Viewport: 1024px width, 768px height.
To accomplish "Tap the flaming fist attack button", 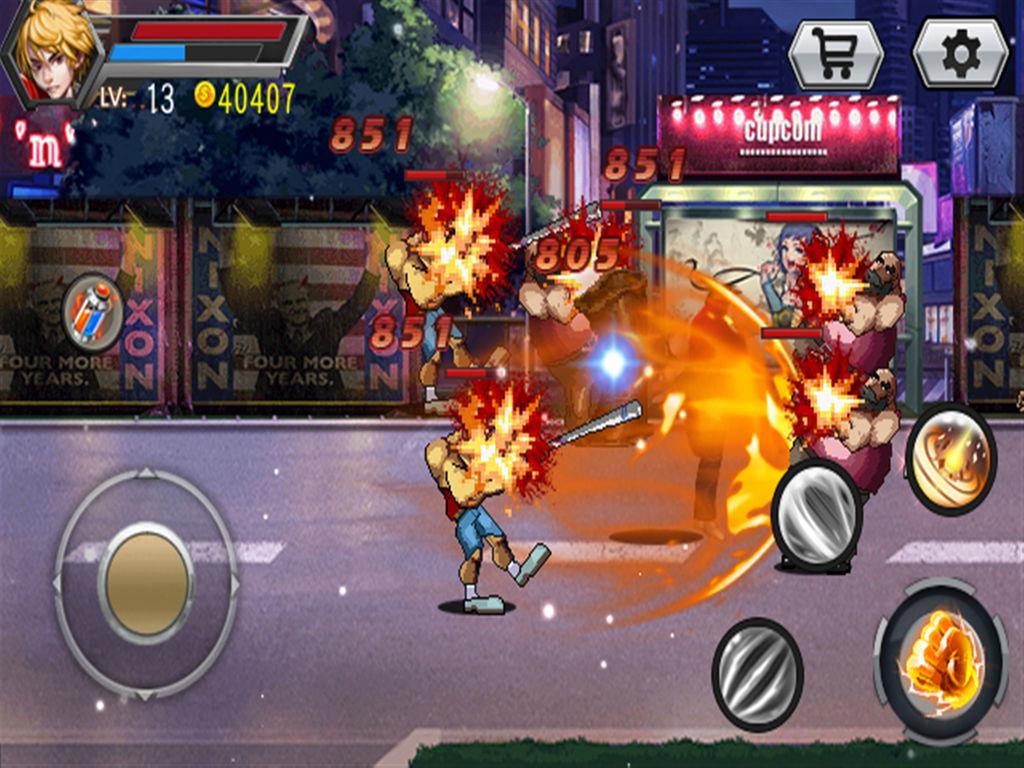I will [x=940, y=662].
